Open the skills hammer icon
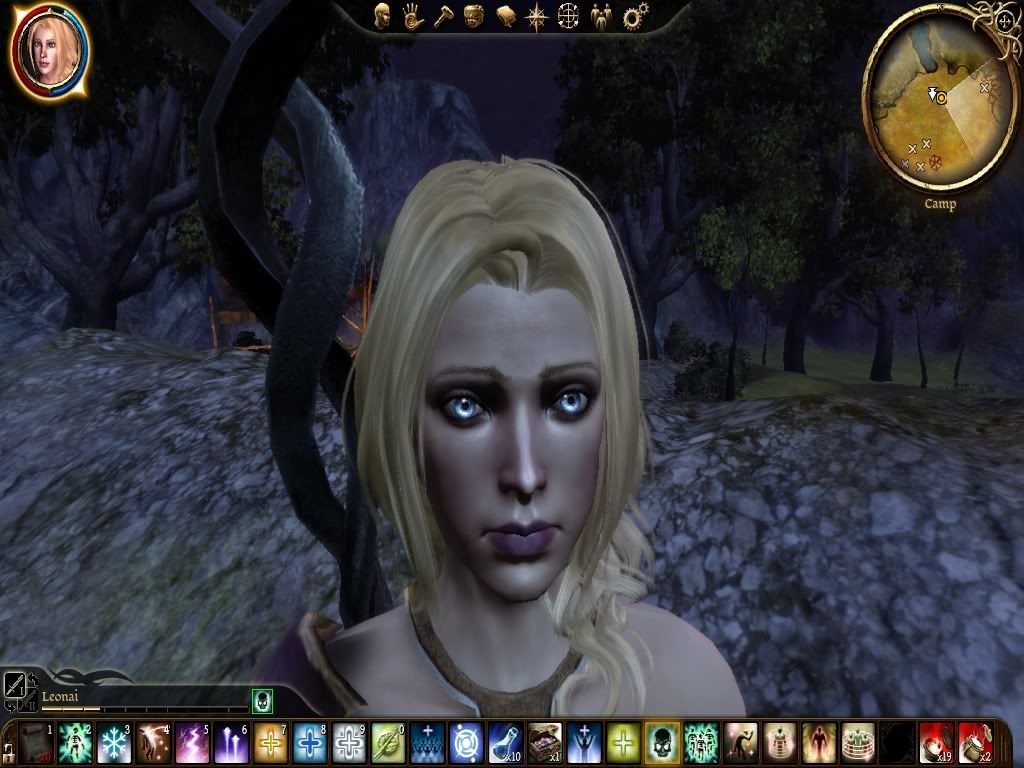 tap(443, 16)
